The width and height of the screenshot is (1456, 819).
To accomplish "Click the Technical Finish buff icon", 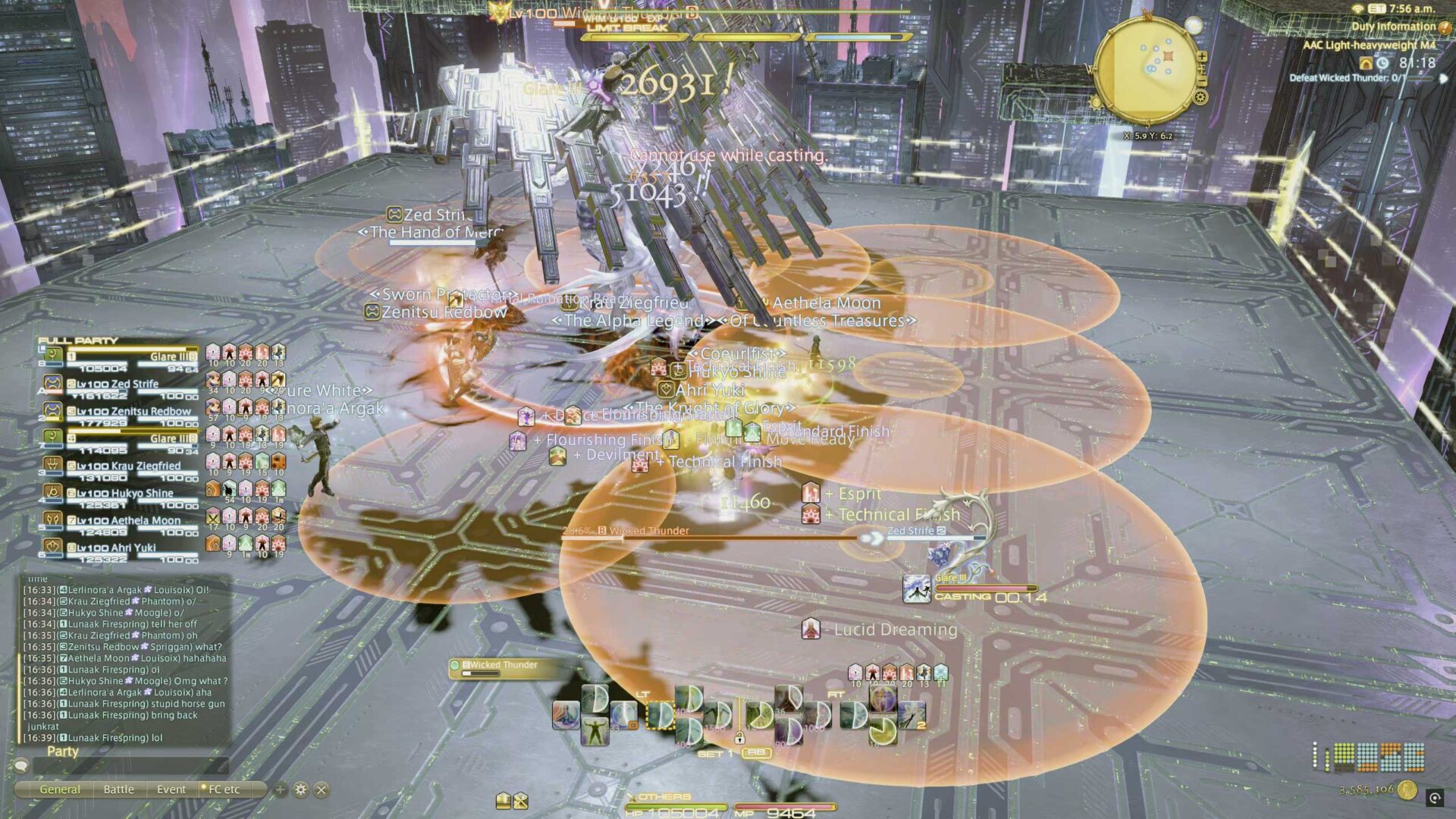I will click(811, 516).
